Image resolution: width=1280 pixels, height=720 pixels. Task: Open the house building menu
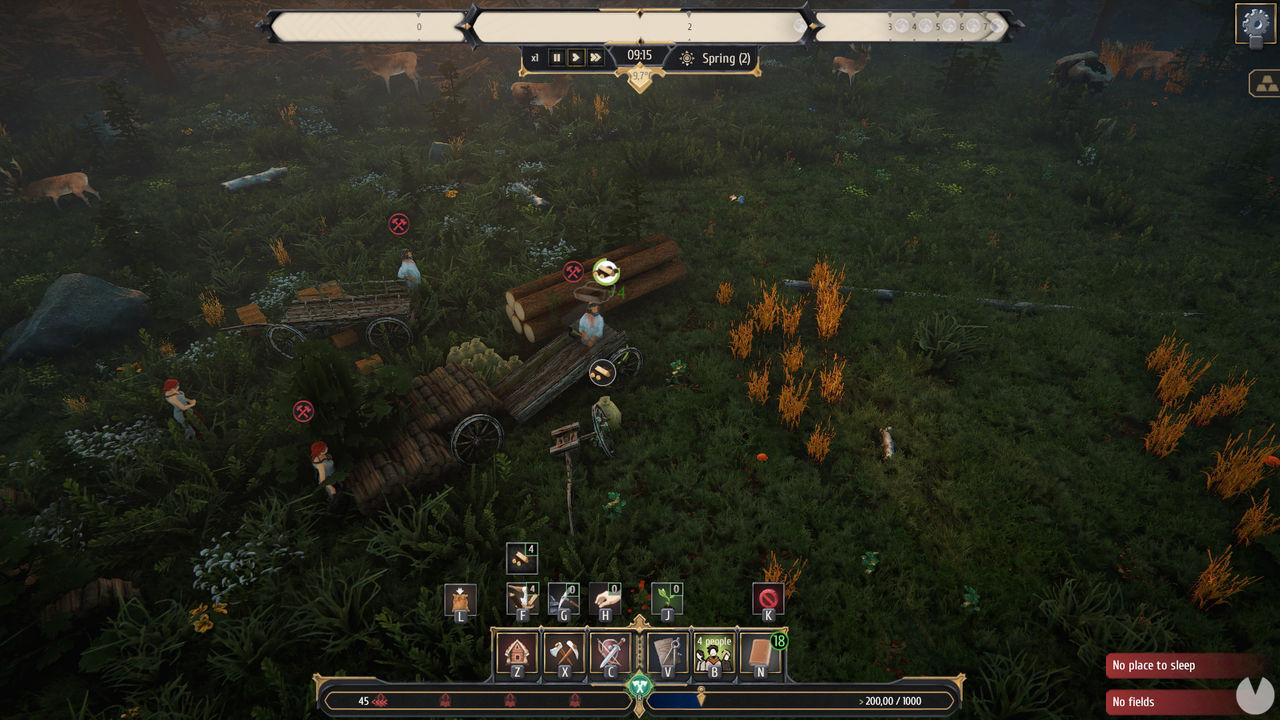(x=517, y=654)
